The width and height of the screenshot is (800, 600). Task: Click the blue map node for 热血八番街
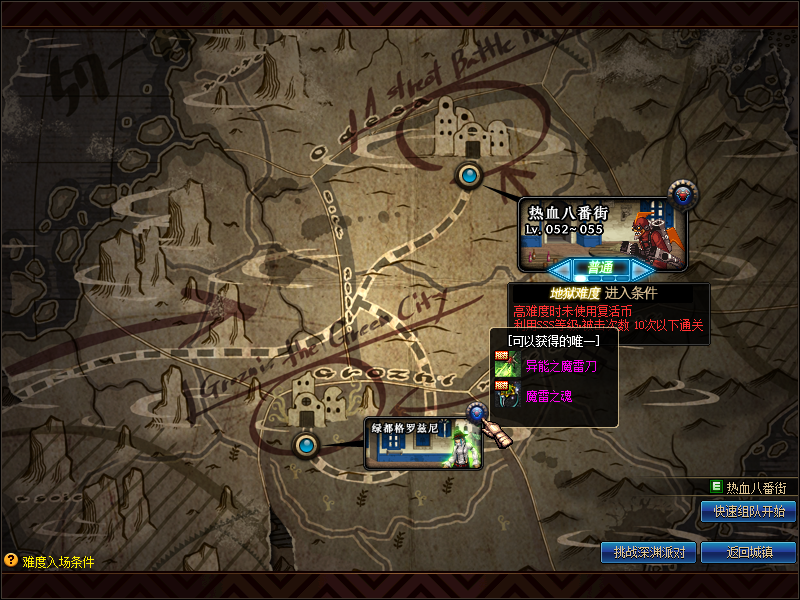click(468, 175)
